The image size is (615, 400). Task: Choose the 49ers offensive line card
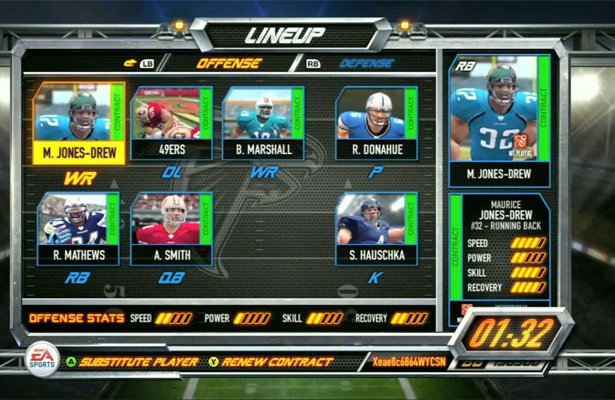pyautogui.click(x=171, y=123)
